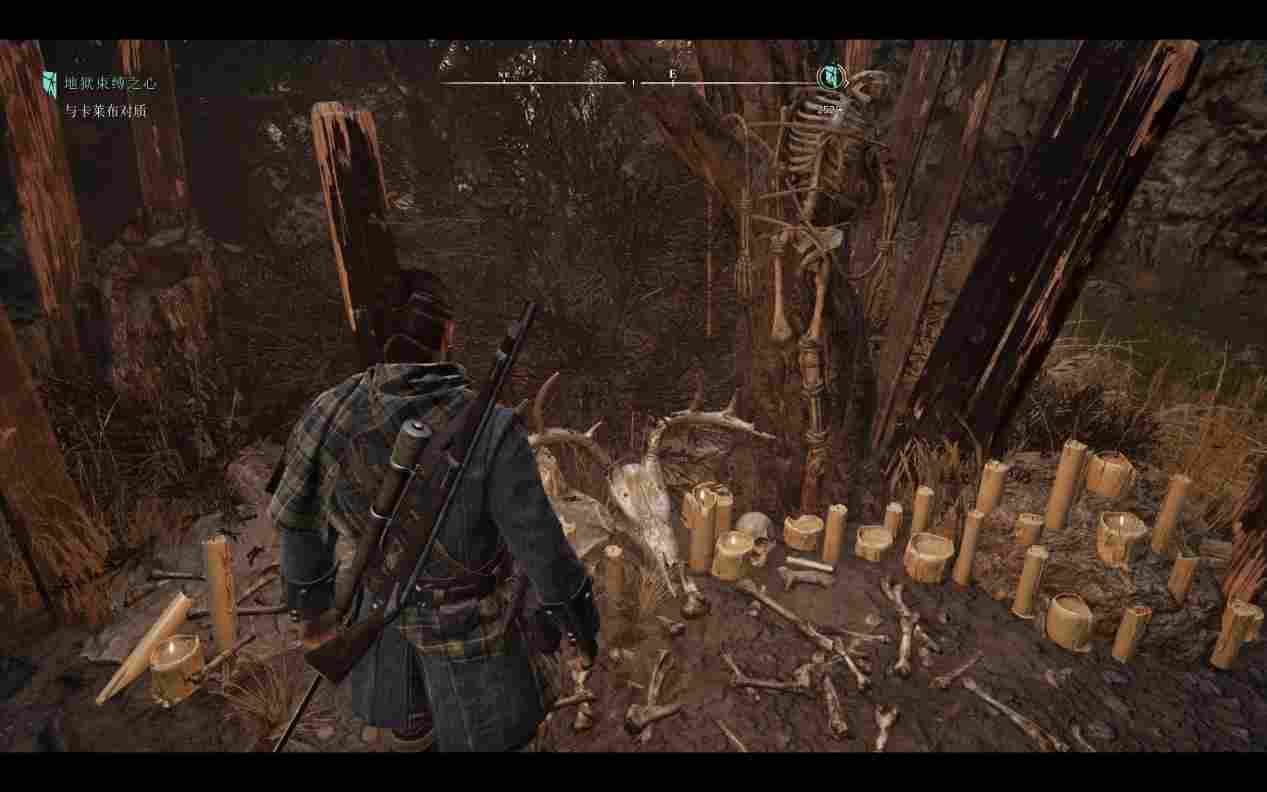
Task: Open the 地狱束缚之心 quest tracker
Action: [105, 84]
